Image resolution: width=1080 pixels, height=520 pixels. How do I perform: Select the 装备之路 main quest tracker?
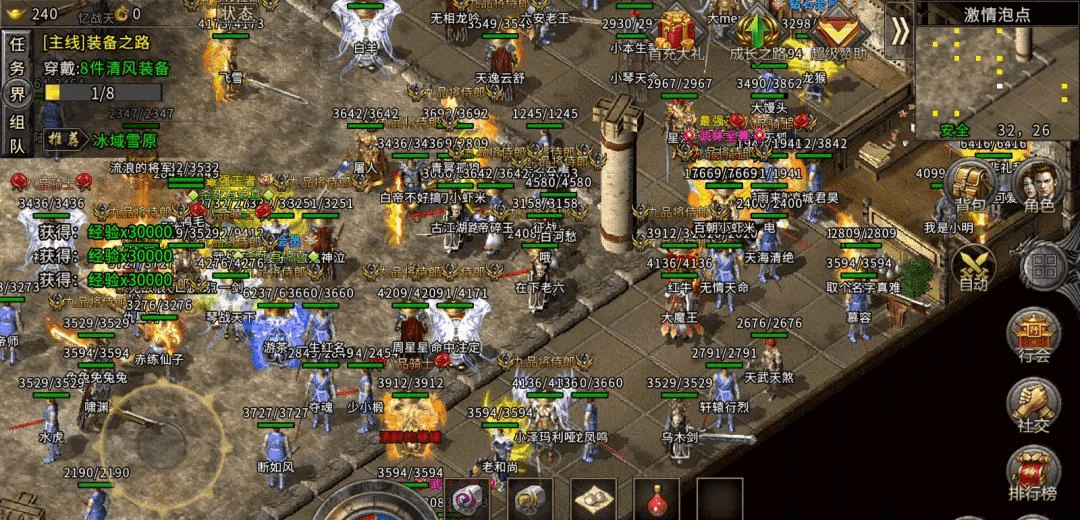100,43
